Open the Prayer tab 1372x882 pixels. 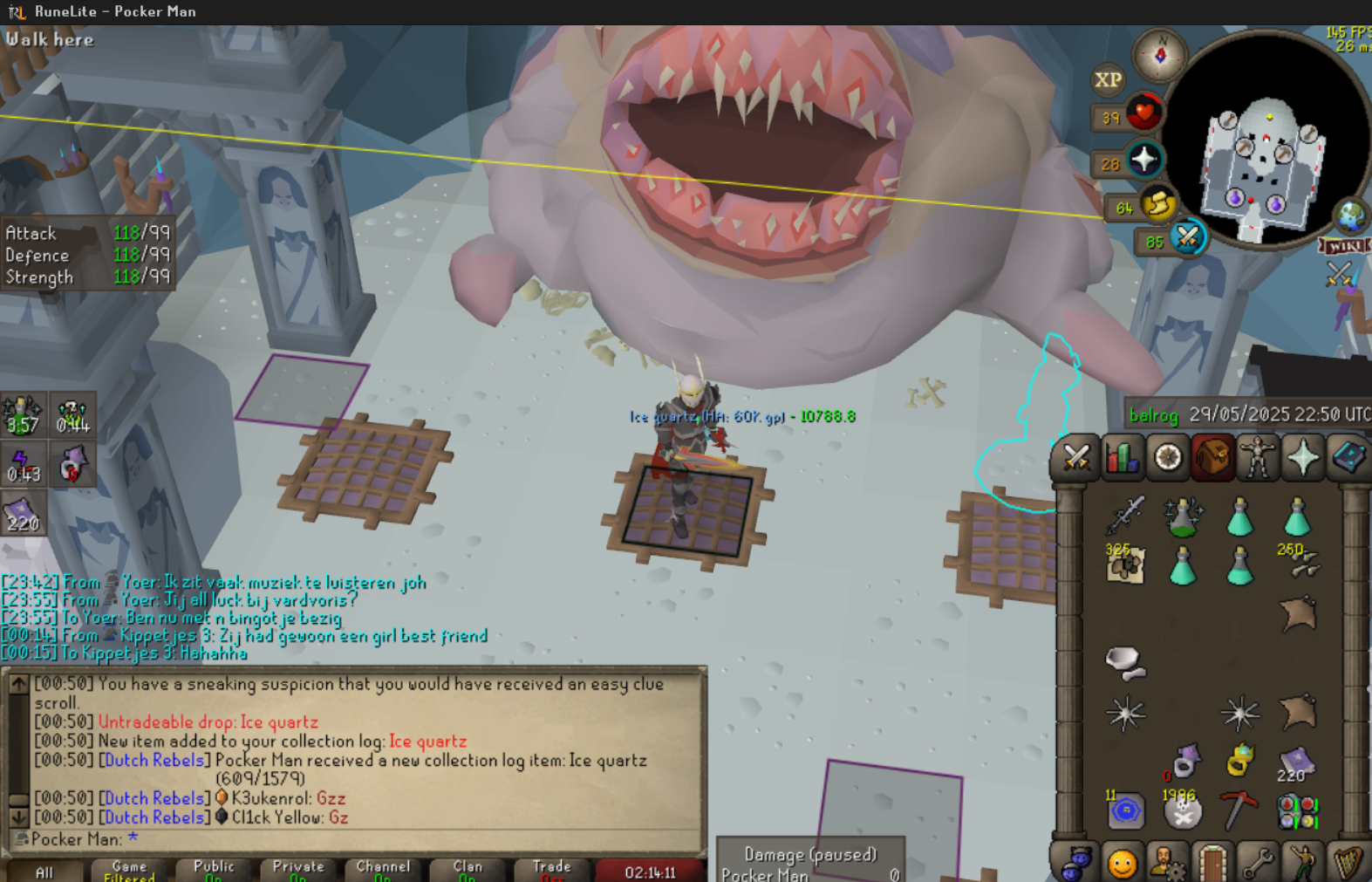1303,457
